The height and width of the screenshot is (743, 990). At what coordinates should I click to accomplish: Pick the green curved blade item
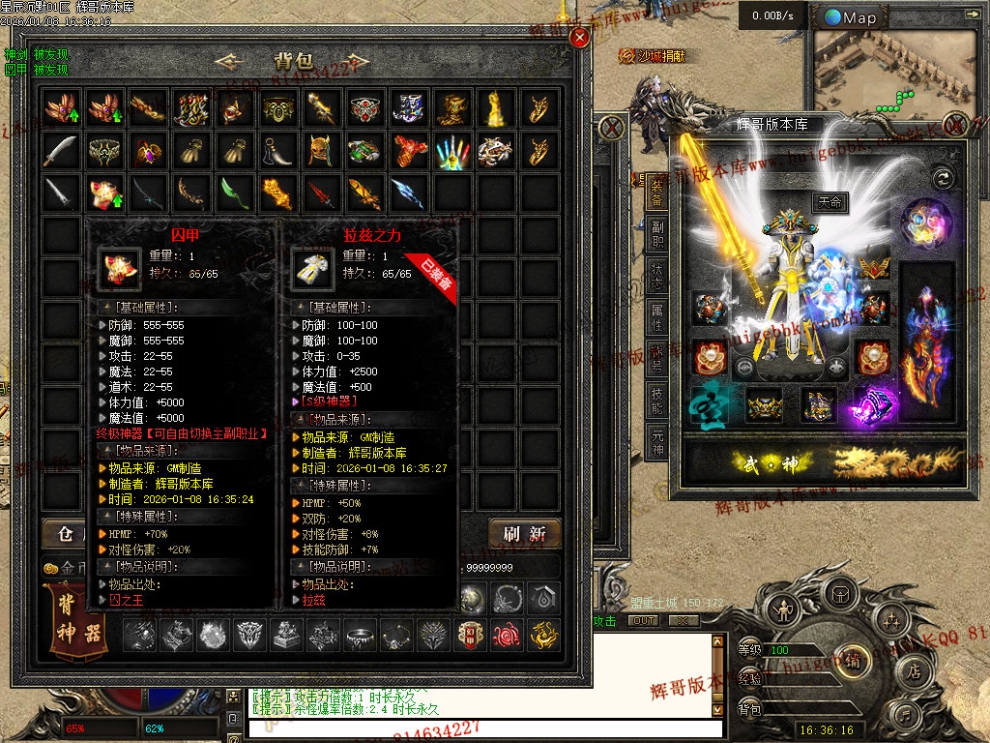tap(233, 192)
